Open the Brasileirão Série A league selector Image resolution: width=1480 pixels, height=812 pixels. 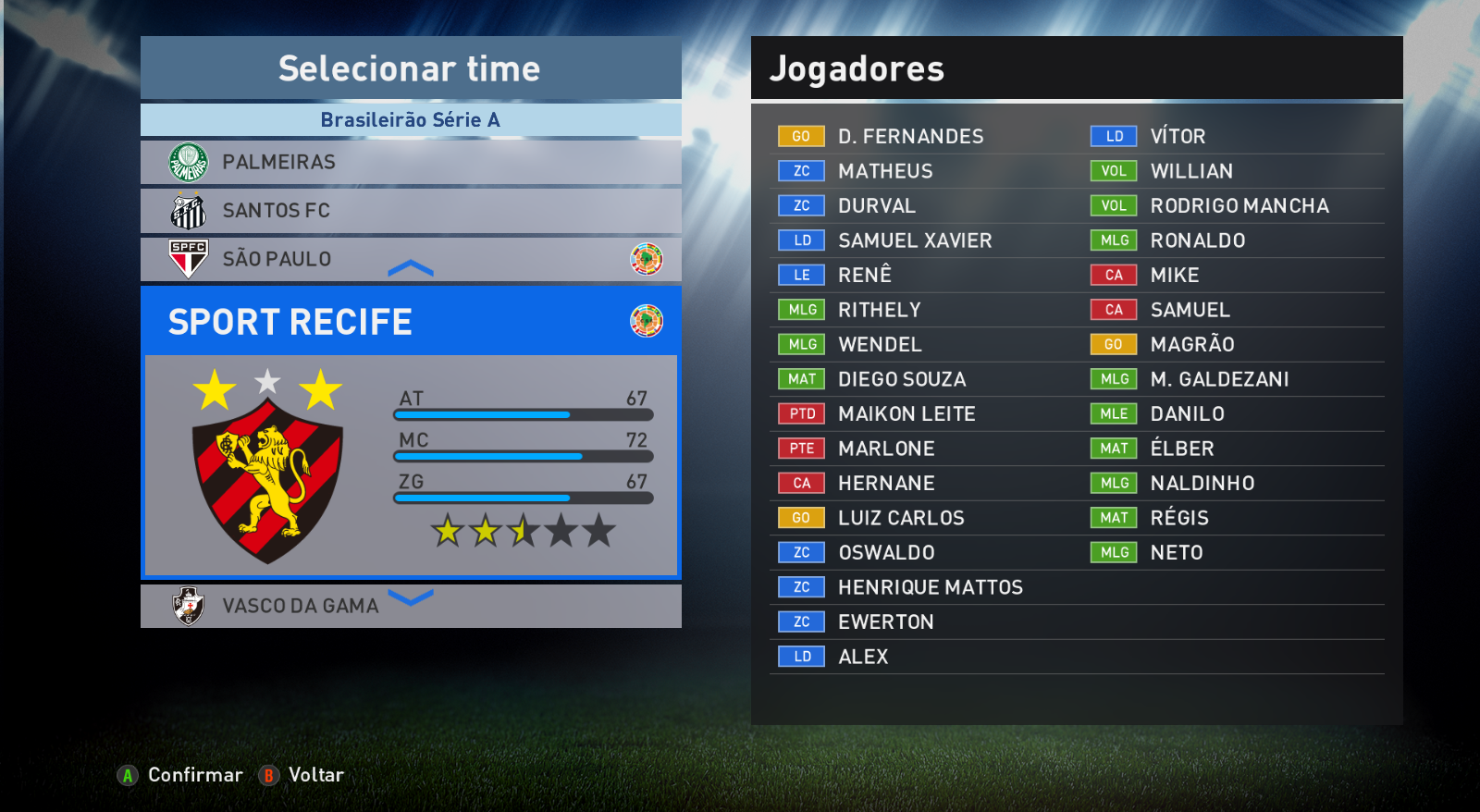tap(410, 120)
